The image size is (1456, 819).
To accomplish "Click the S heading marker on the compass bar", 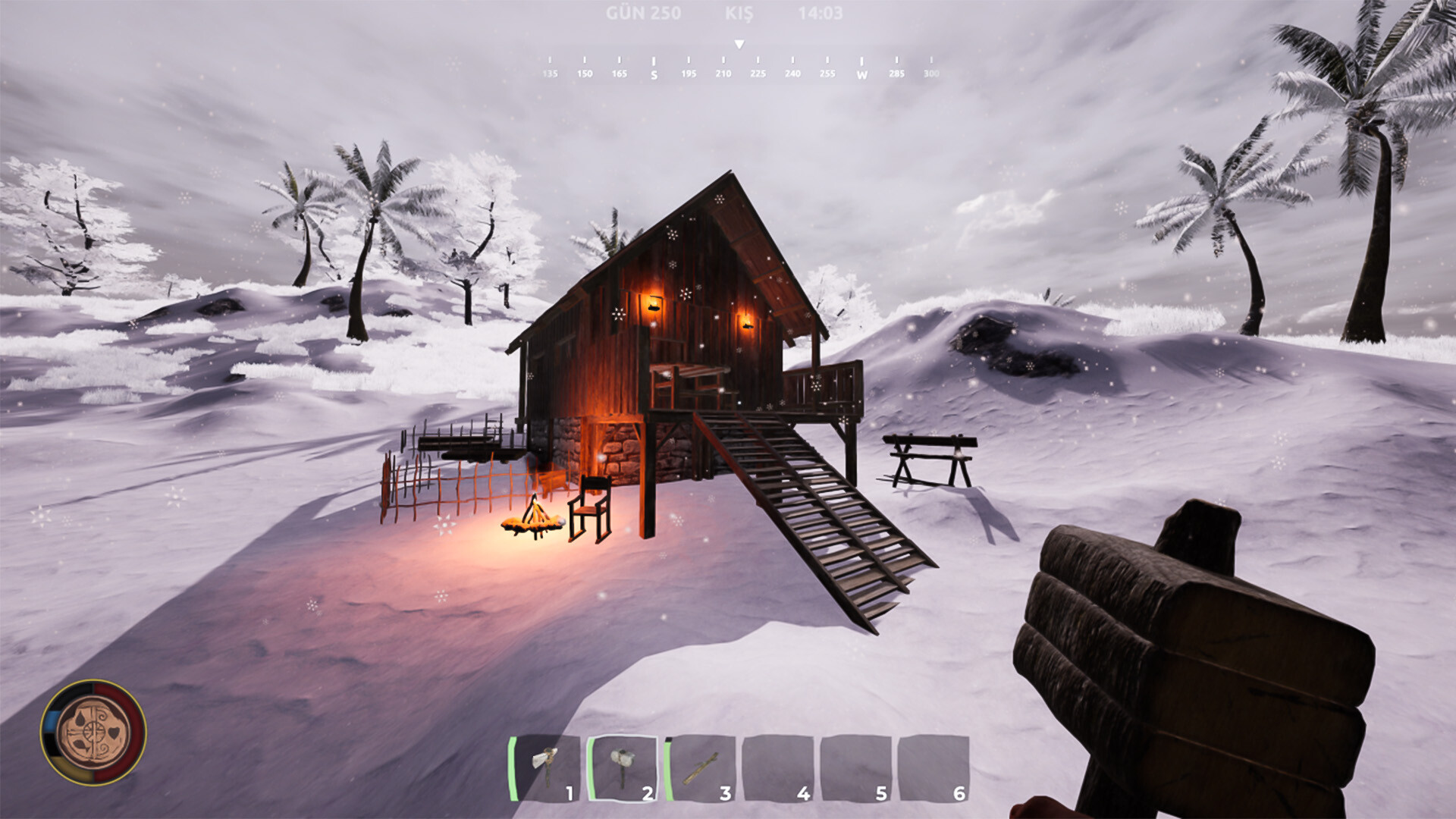I will pyautogui.click(x=653, y=74).
